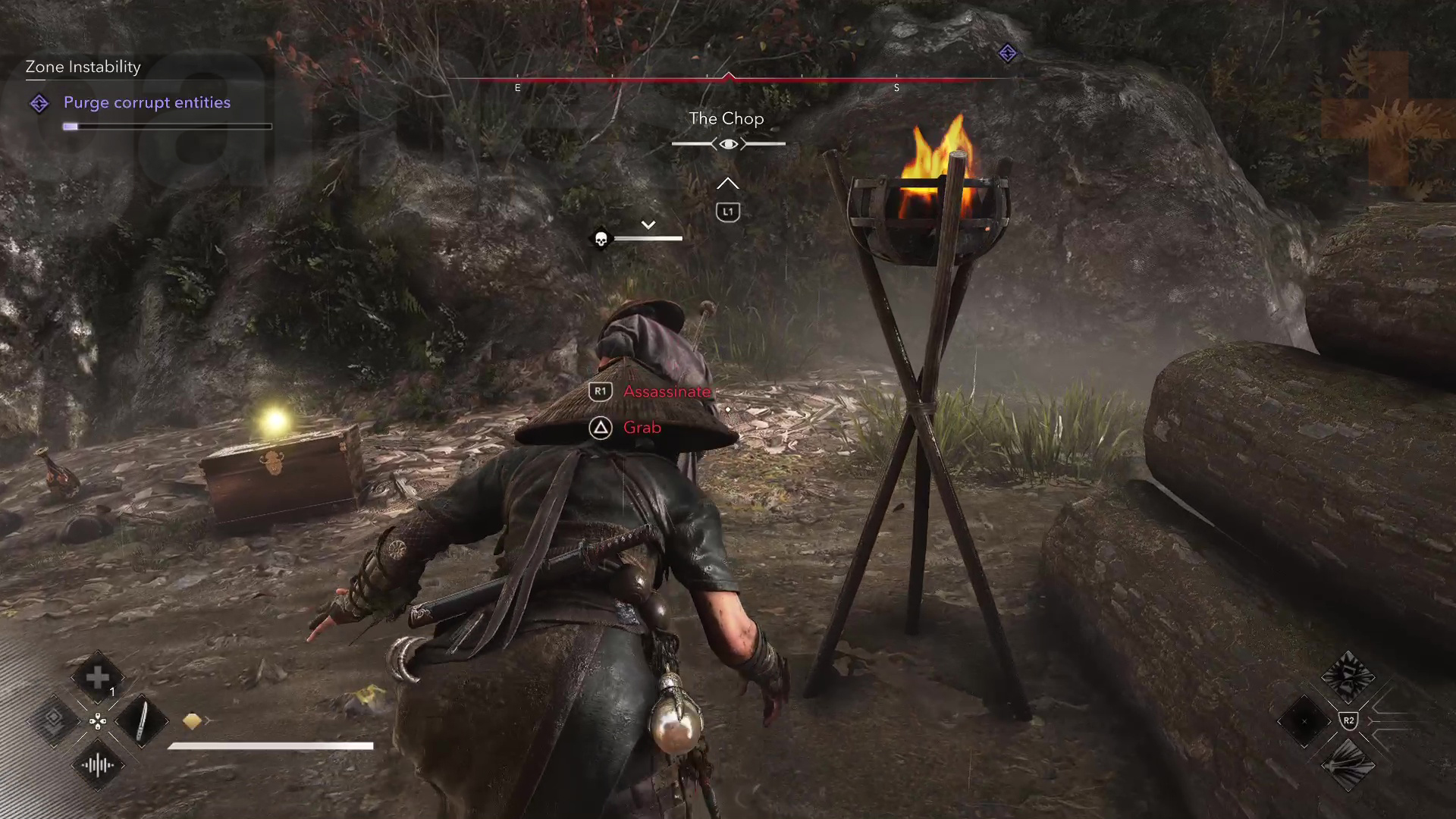Choose the kunai throwing knife slot
1456x819 pixels.
(x=142, y=720)
